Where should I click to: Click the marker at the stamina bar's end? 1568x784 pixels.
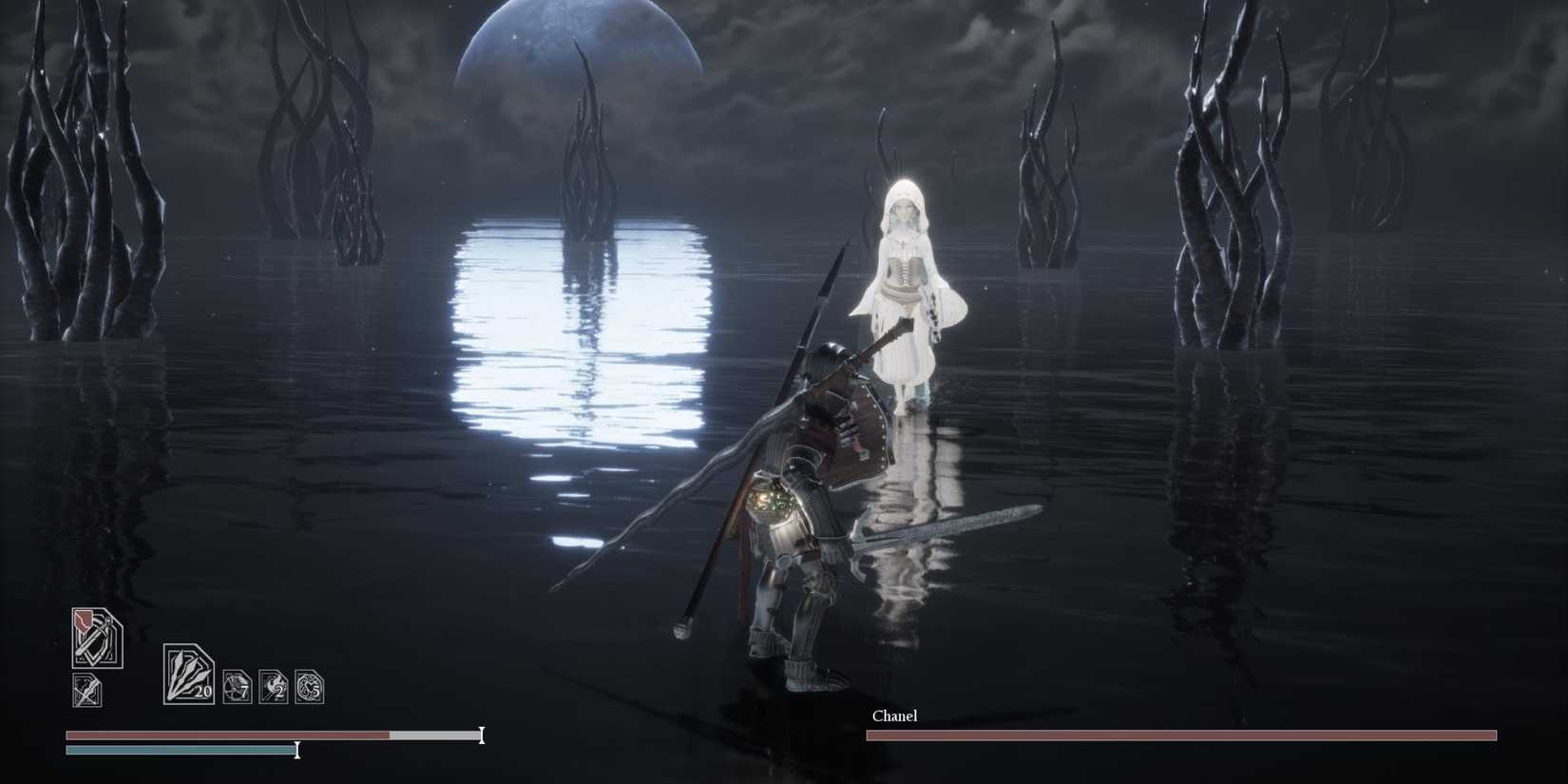click(296, 751)
